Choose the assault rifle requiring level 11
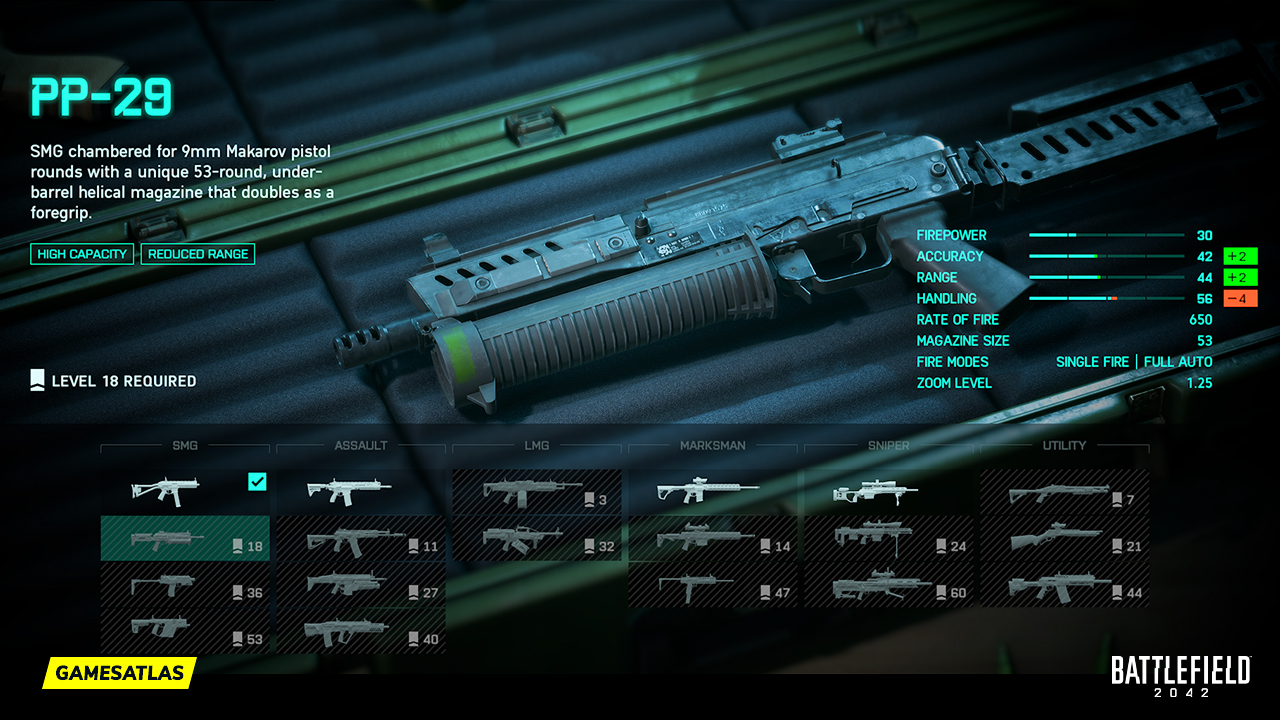Screen dimensions: 1280x720 point(360,540)
